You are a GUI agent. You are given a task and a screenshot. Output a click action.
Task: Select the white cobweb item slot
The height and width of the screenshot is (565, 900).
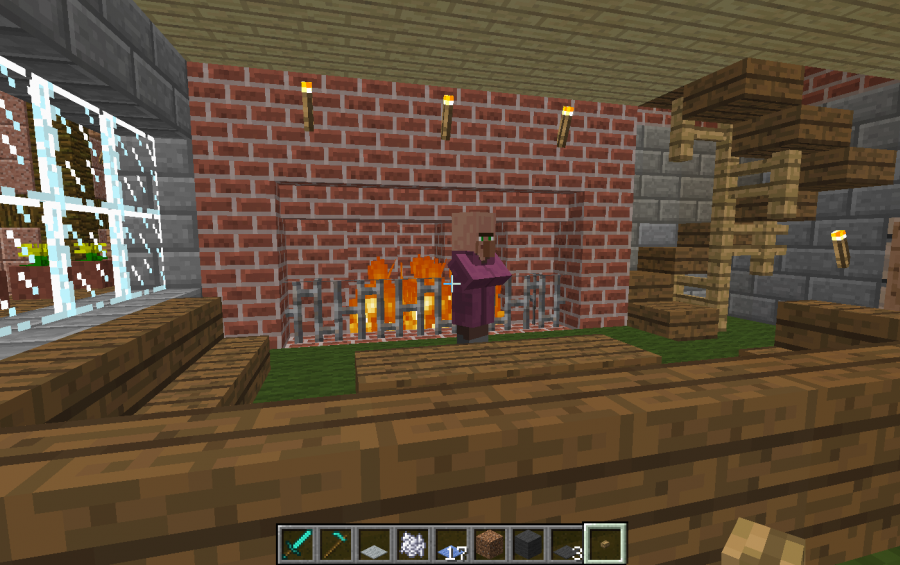[x=411, y=543]
